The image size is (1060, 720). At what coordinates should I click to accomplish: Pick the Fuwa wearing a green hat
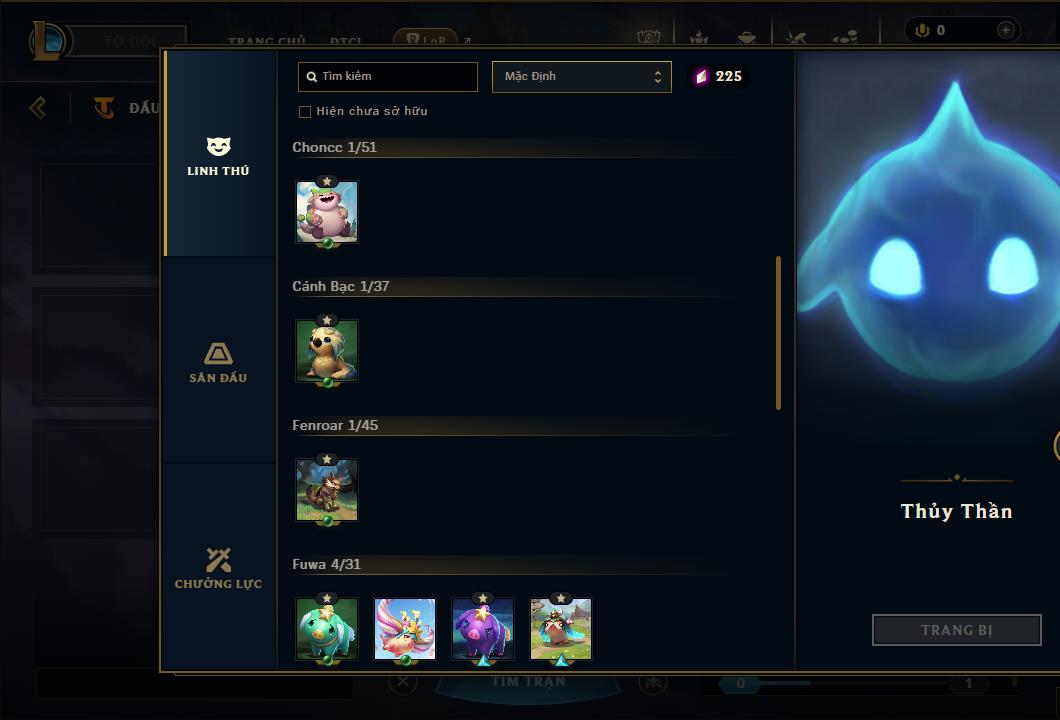[x=561, y=629]
